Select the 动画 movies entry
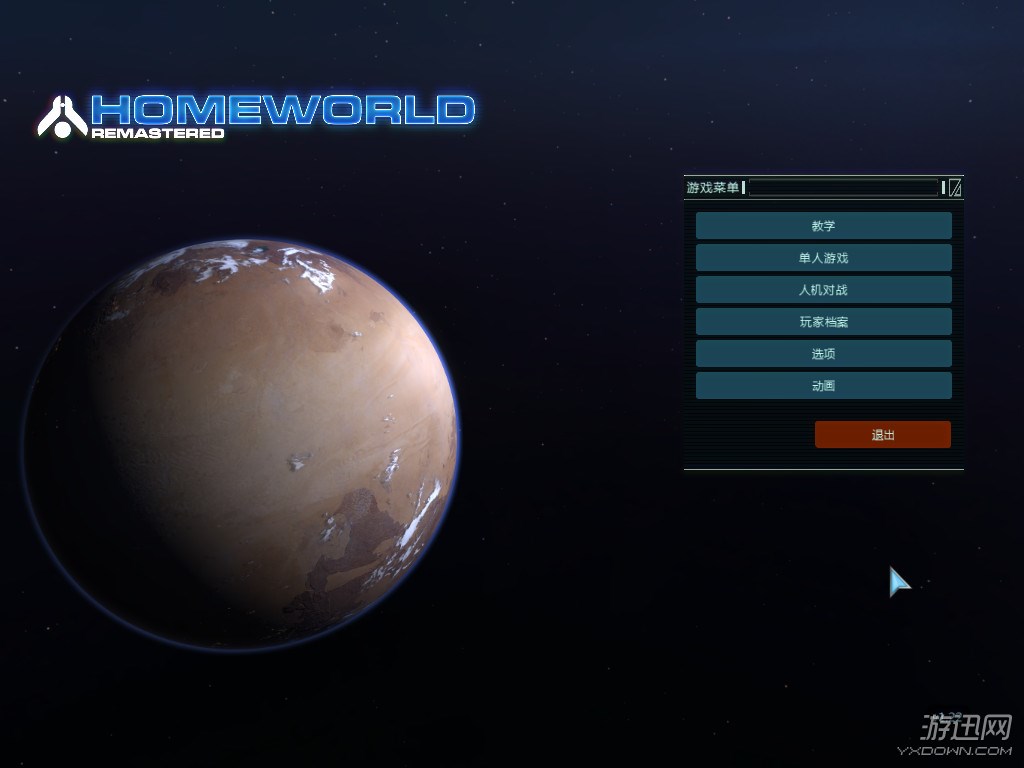 (823, 386)
